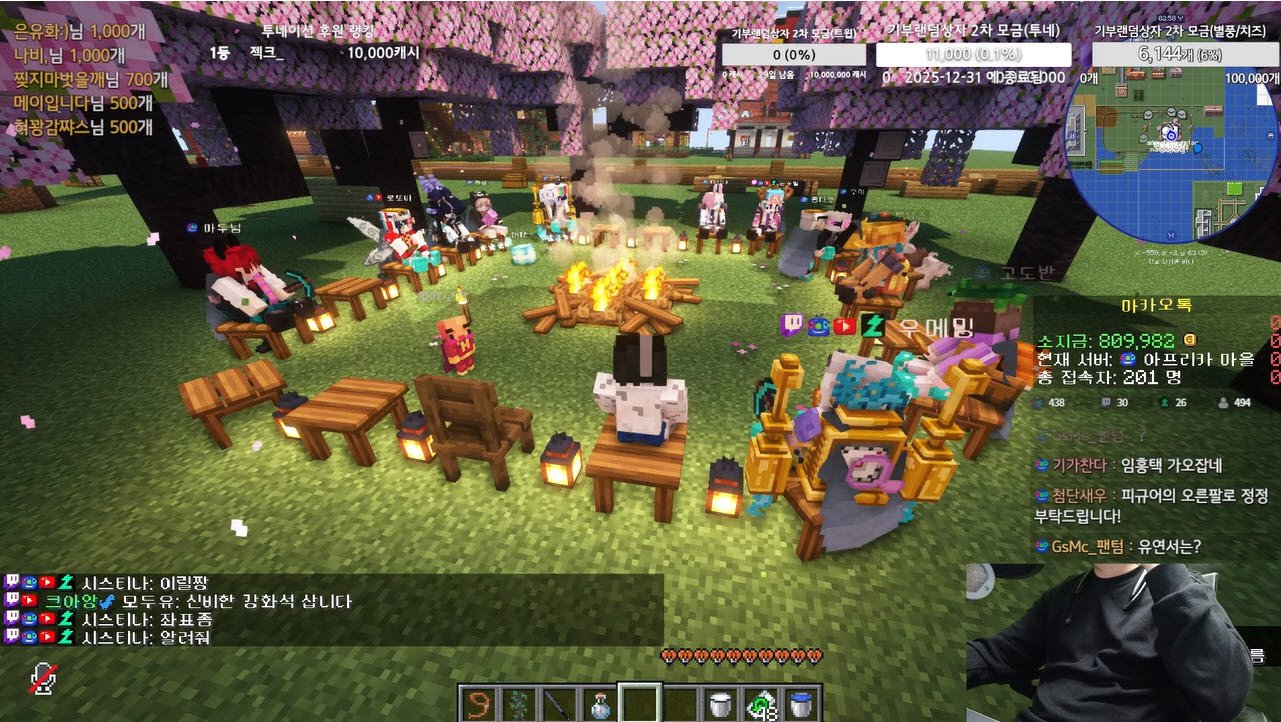Viewport: 1281px width, 722px height.
Task: Select the green plant hotbar slot
Action: (x=519, y=703)
